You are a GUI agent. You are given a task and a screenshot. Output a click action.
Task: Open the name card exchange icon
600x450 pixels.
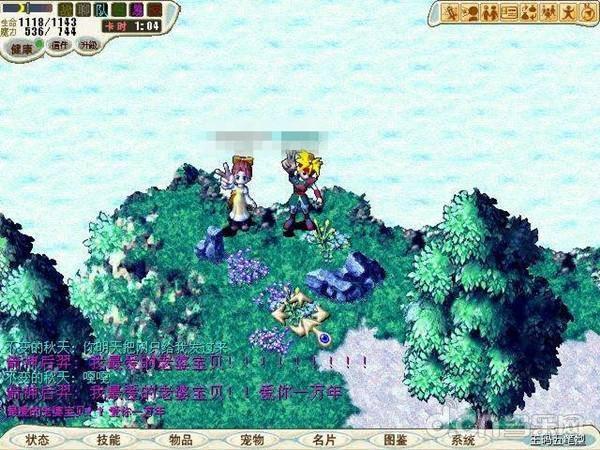click(509, 13)
